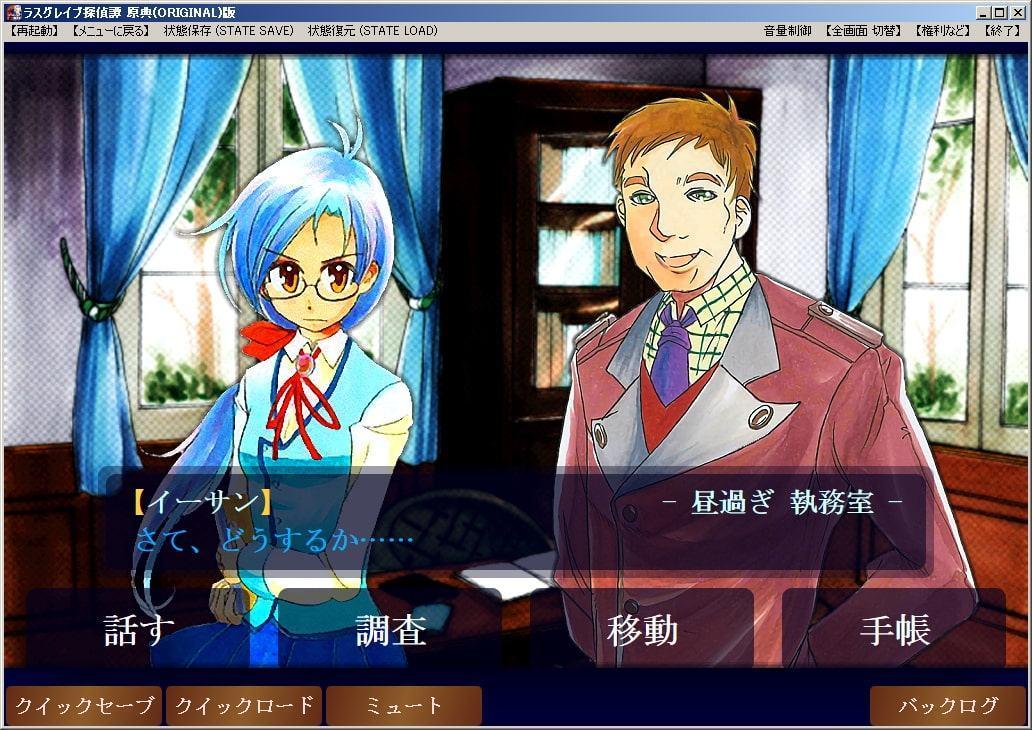The height and width of the screenshot is (730, 1032).
Task: Select the 調査 (Investigate) command
Action: coord(391,630)
